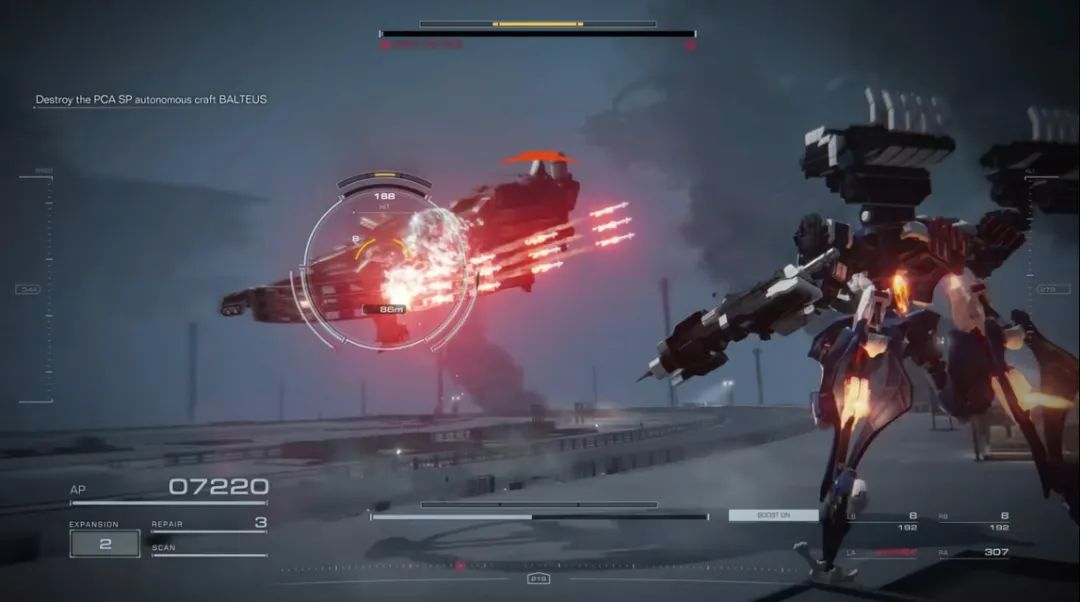Use a Repair kit from the HUD
Viewport: 1080px width, 602px height.
pyautogui.click(x=209, y=523)
